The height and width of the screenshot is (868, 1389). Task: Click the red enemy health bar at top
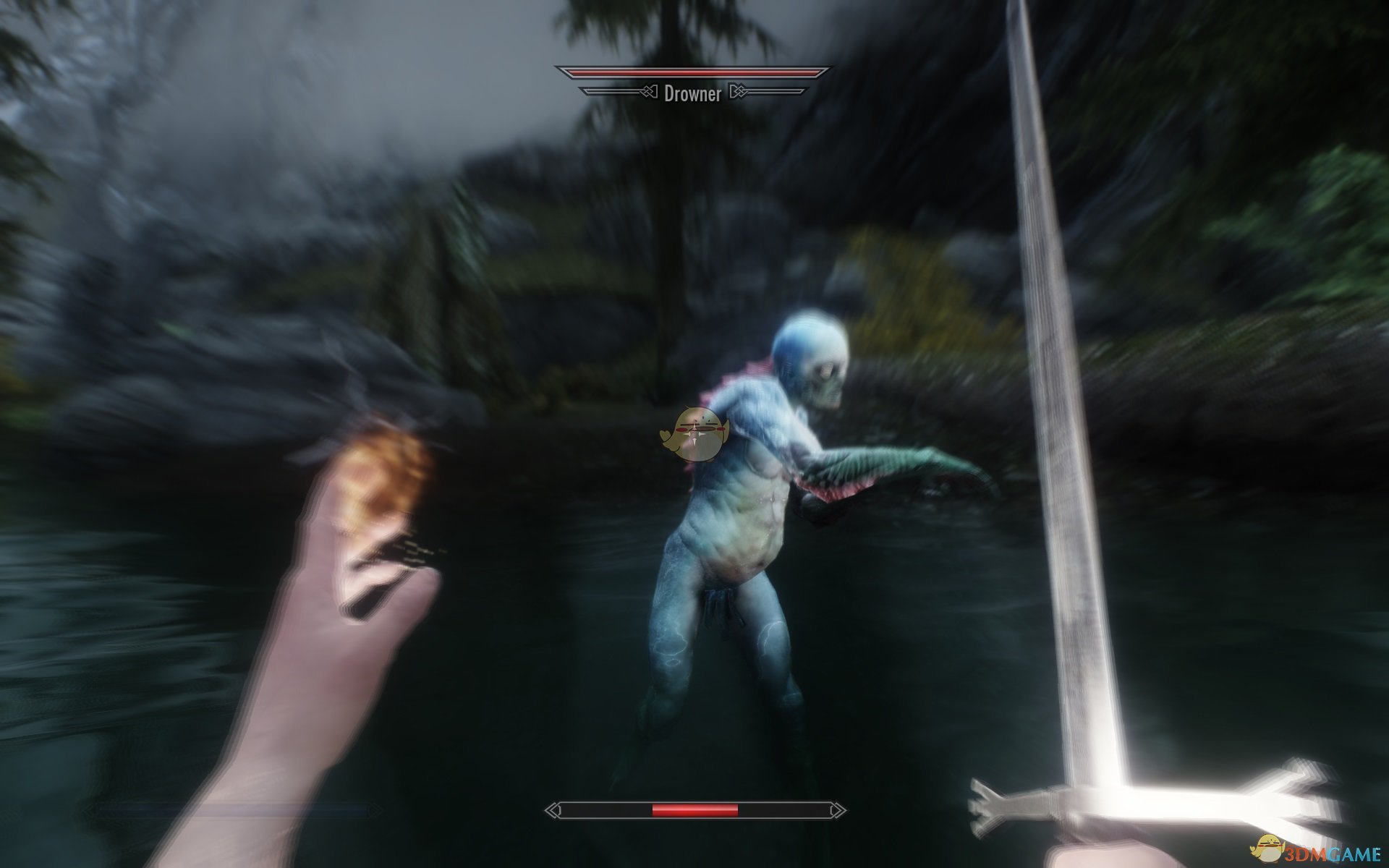(694, 72)
